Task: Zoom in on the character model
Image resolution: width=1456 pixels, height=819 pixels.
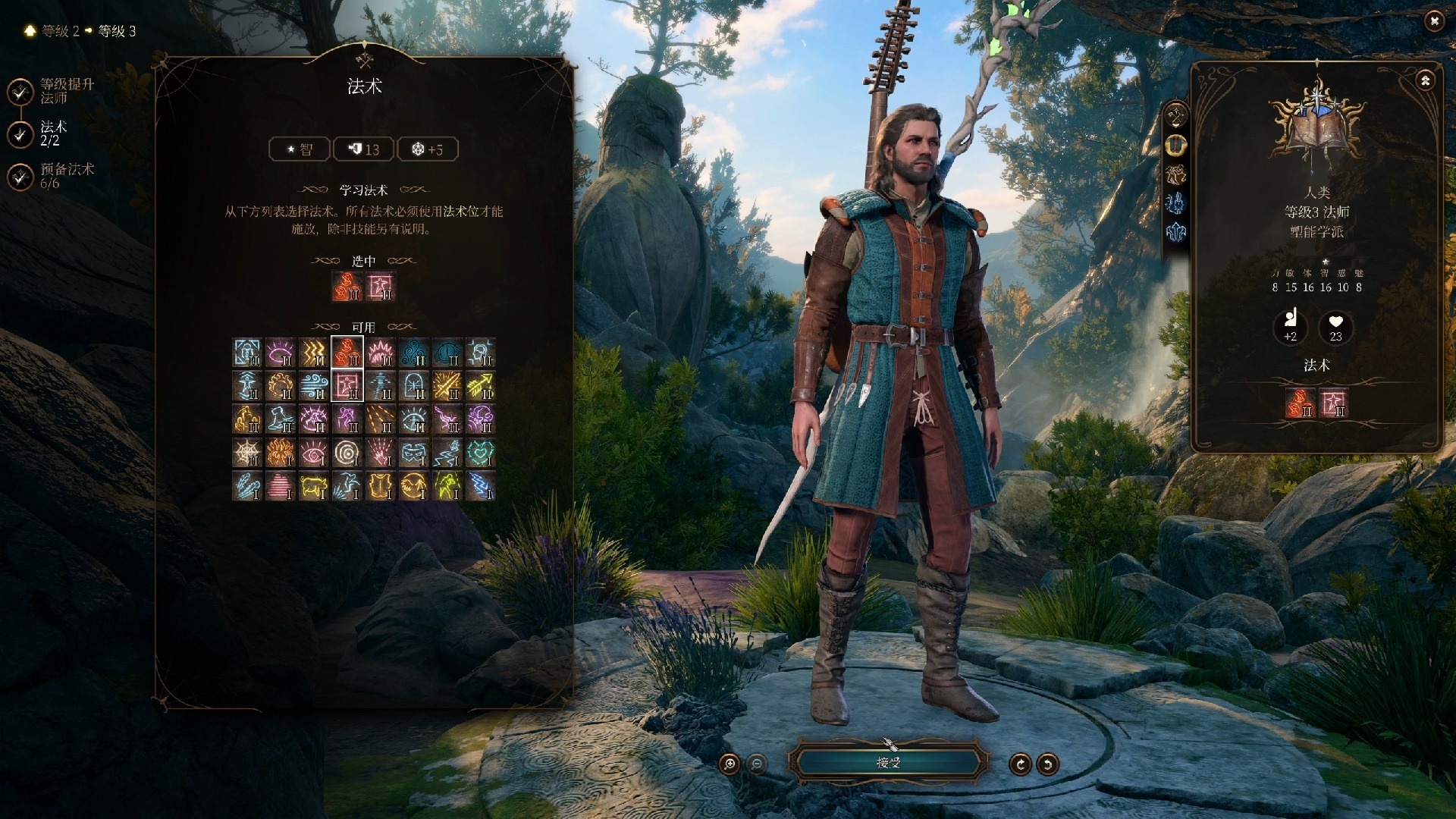Action: pyautogui.click(x=730, y=764)
